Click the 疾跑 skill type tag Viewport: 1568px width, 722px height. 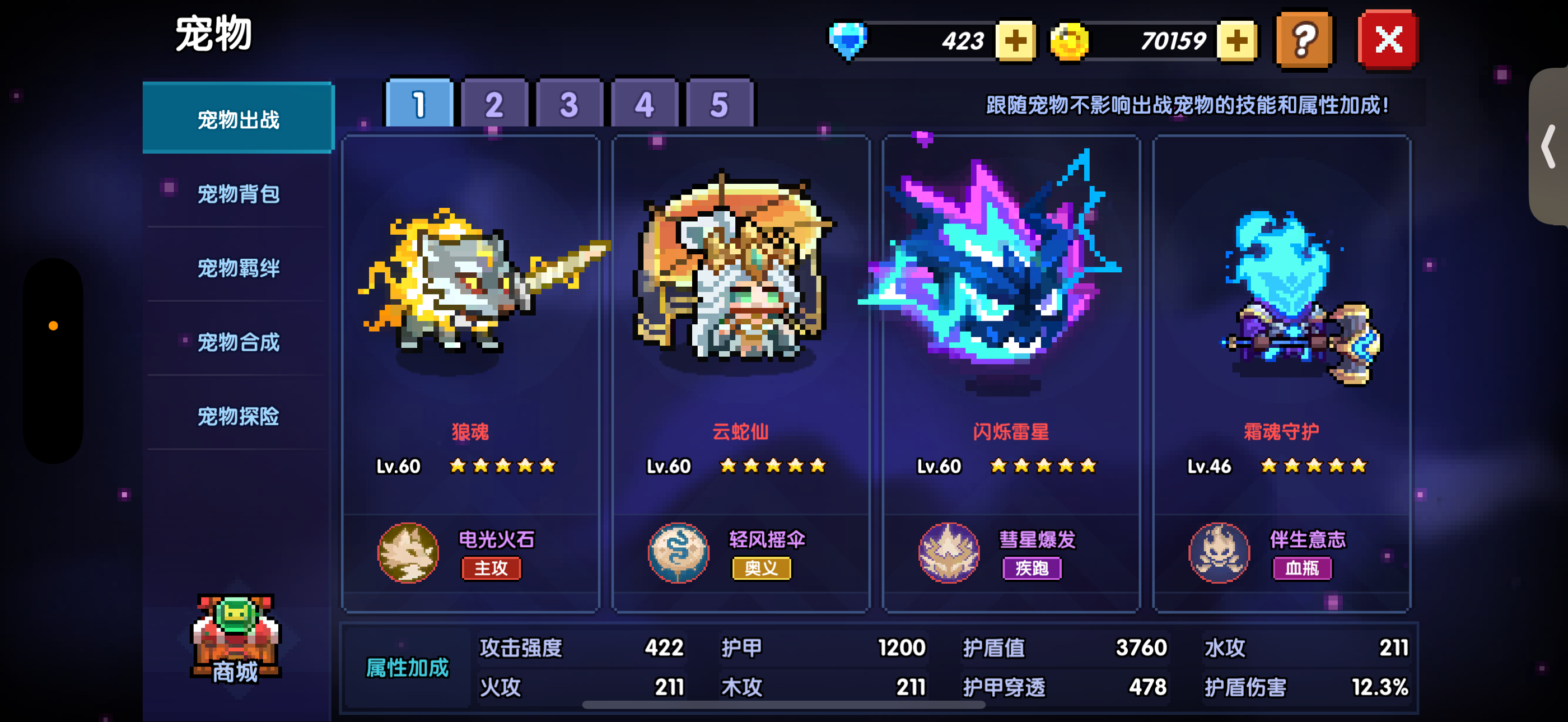pyautogui.click(x=1031, y=569)
